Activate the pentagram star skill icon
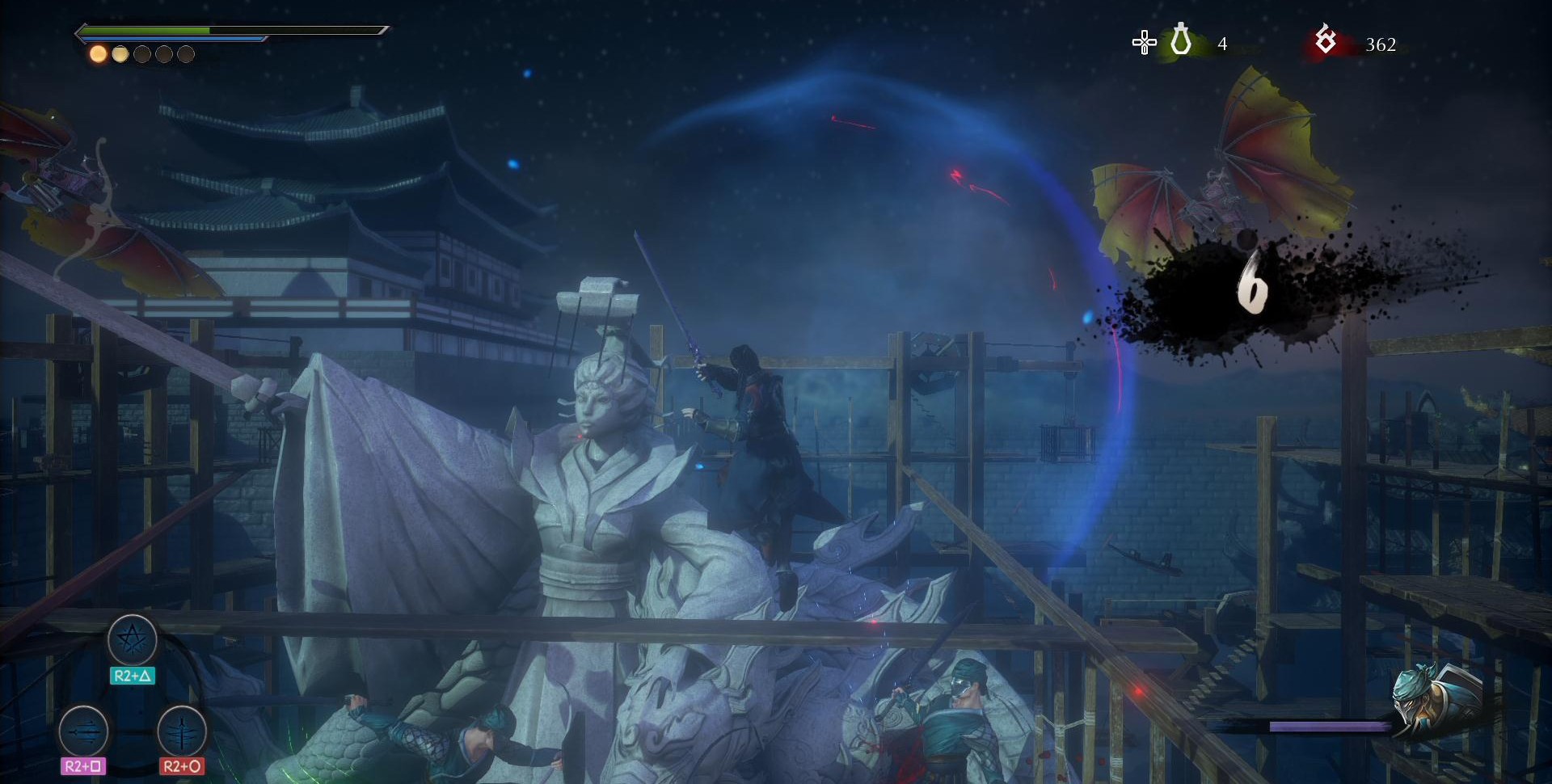 132,640
